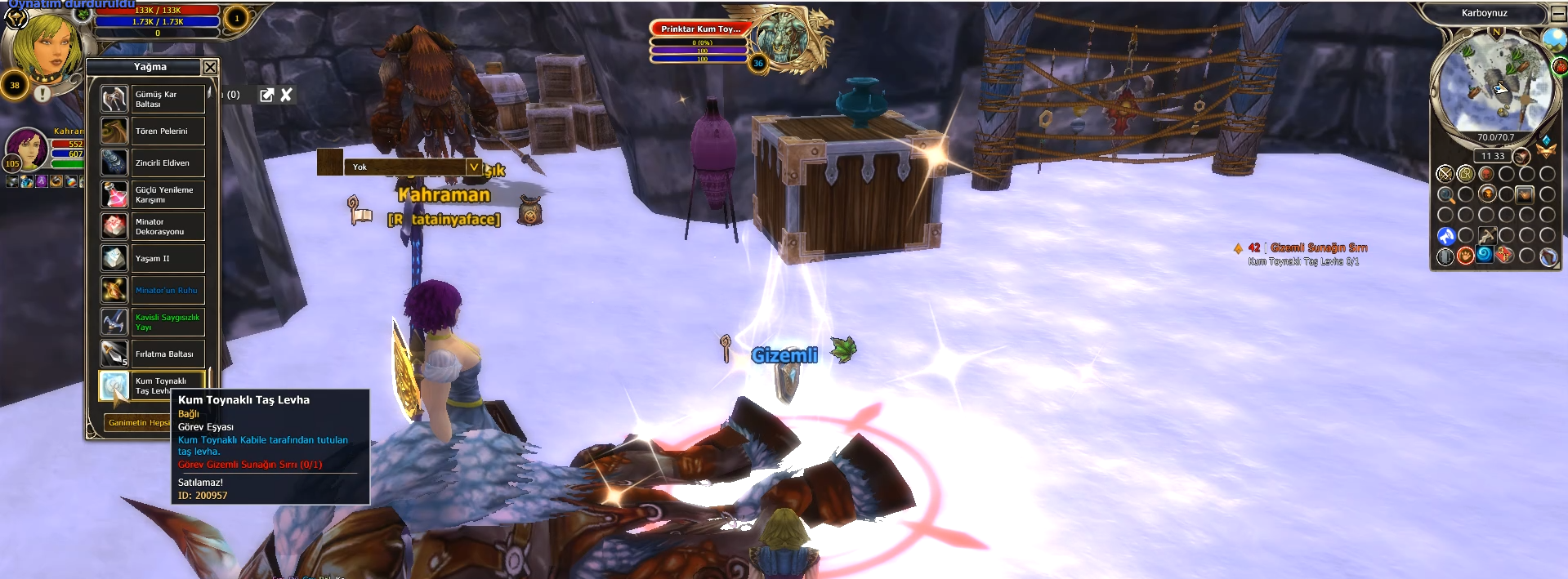Viewport: 1568px width, 579px height.
Task: Loot the Minator'un Ruhu item
Action: point(152,290)
